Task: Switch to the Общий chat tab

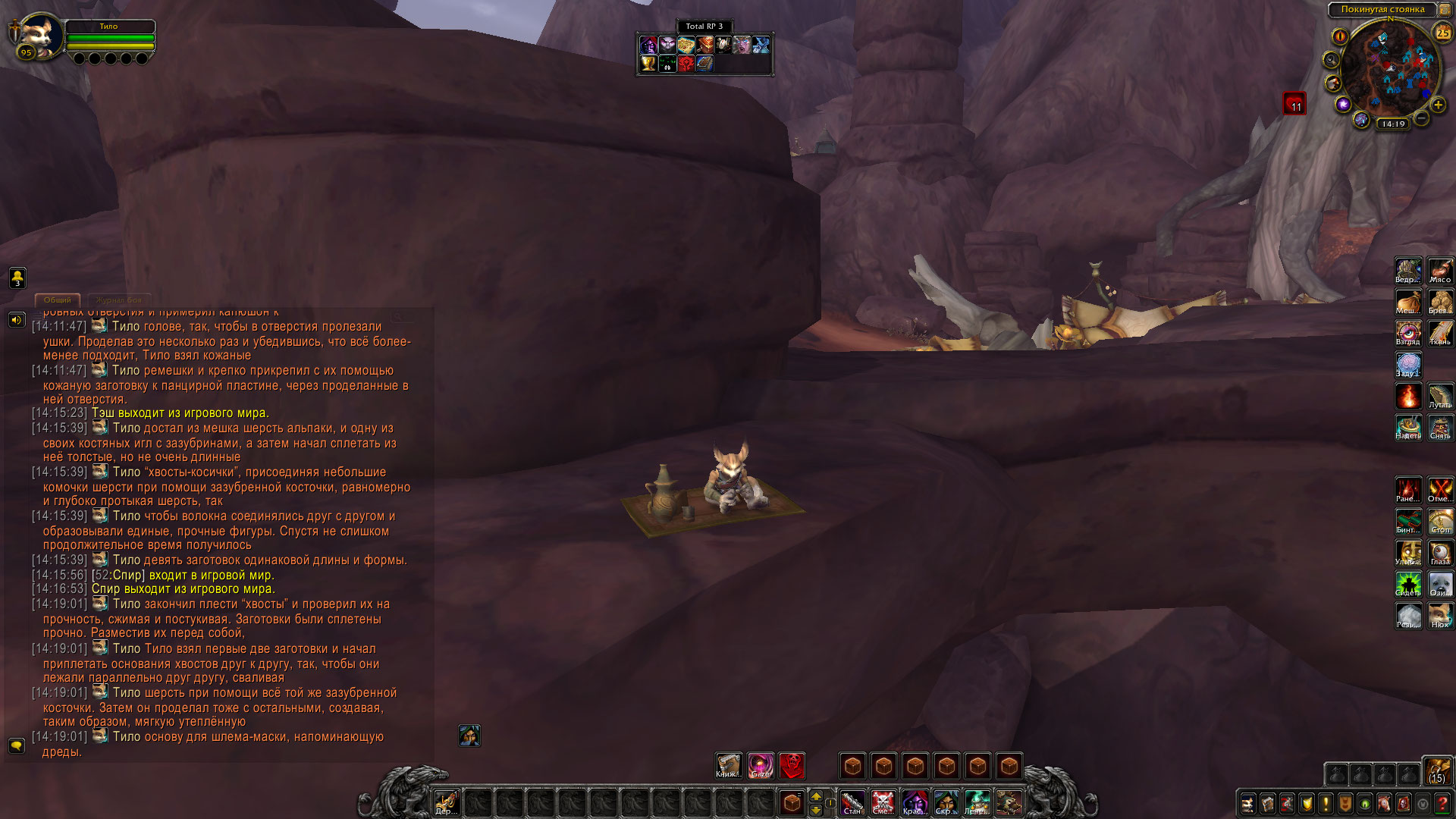Action: [58, 300]
